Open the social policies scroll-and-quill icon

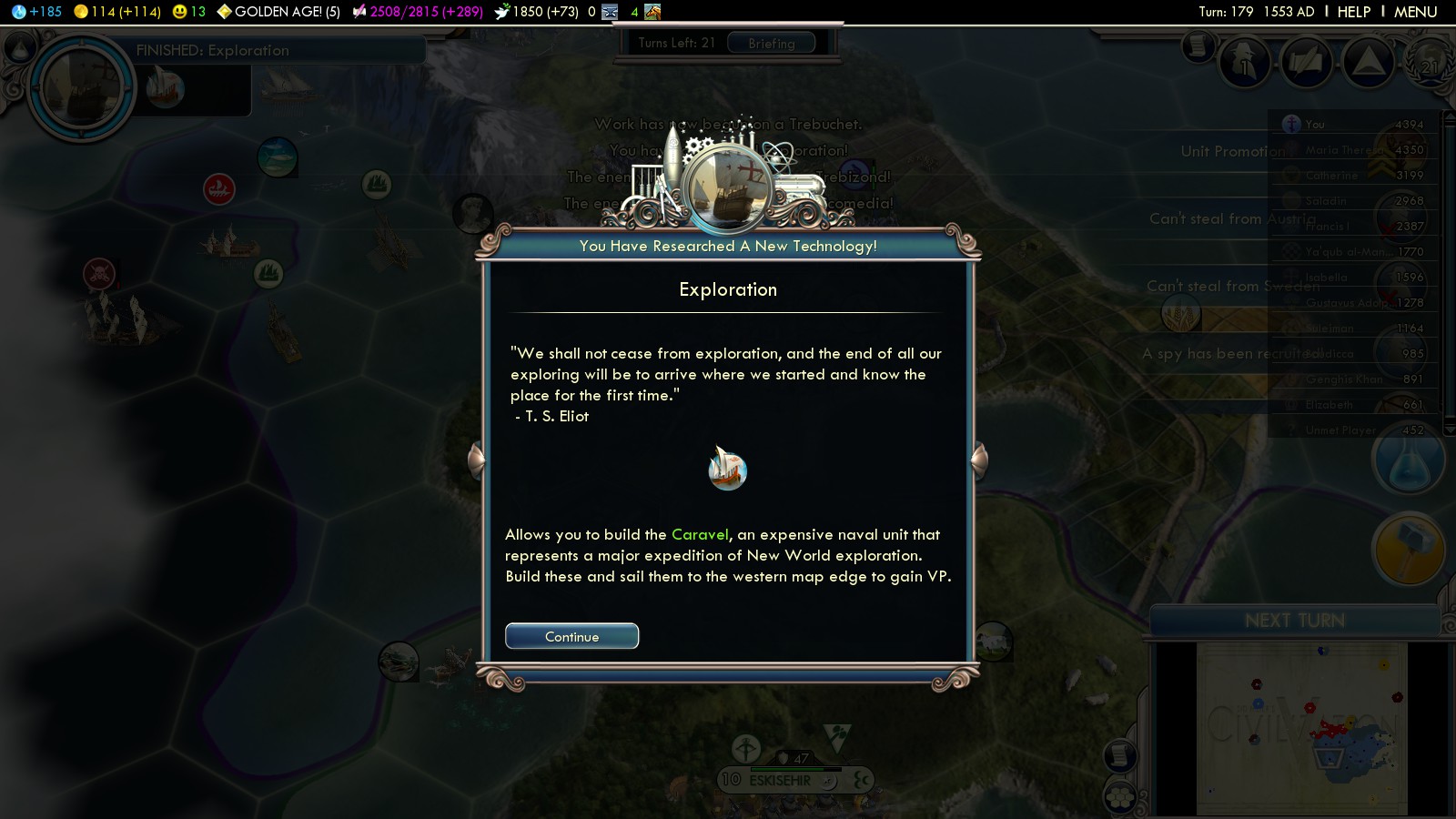pyautogui.click(x=1307, y=64)
